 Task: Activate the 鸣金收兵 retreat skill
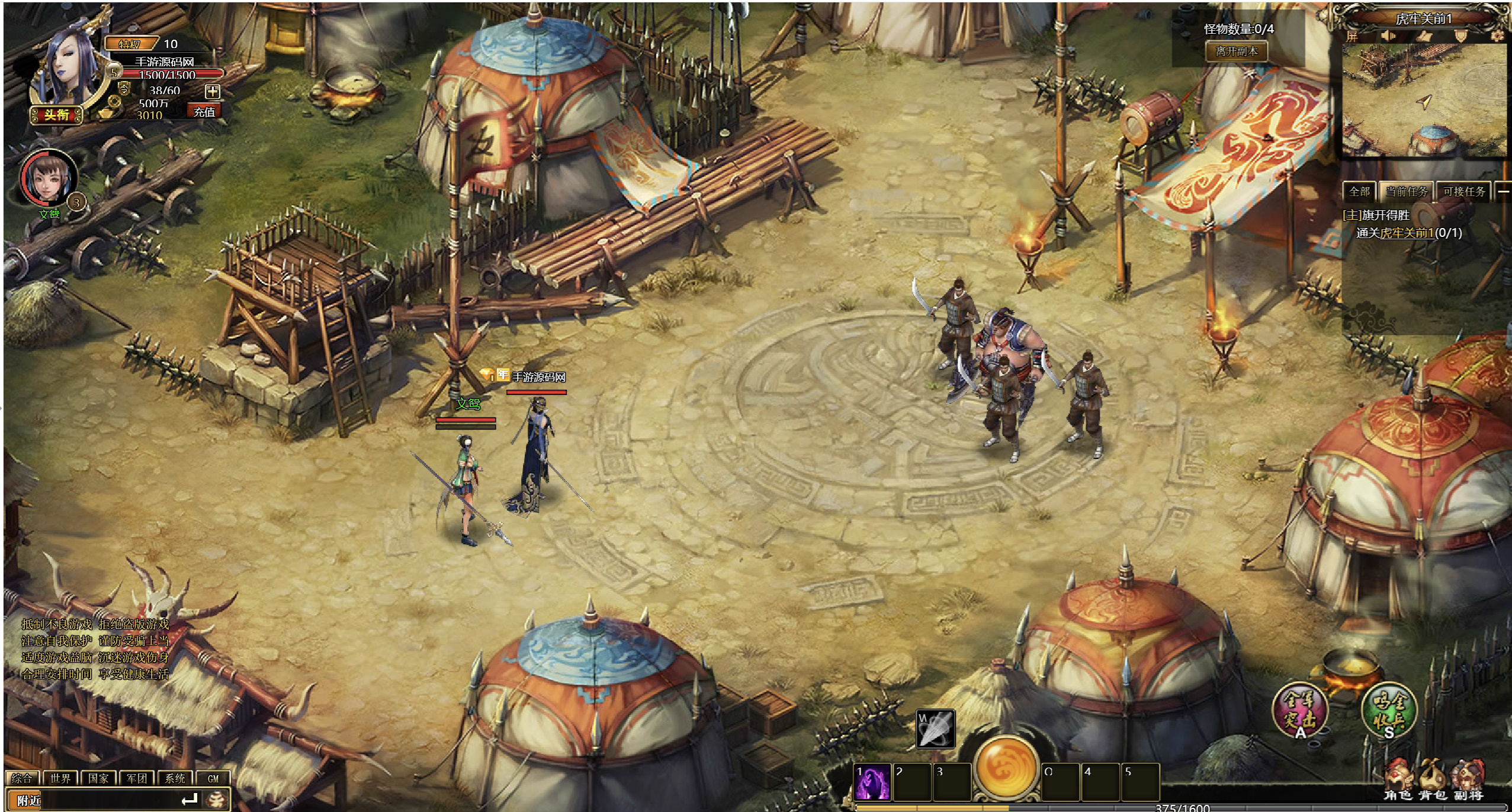1389,709
